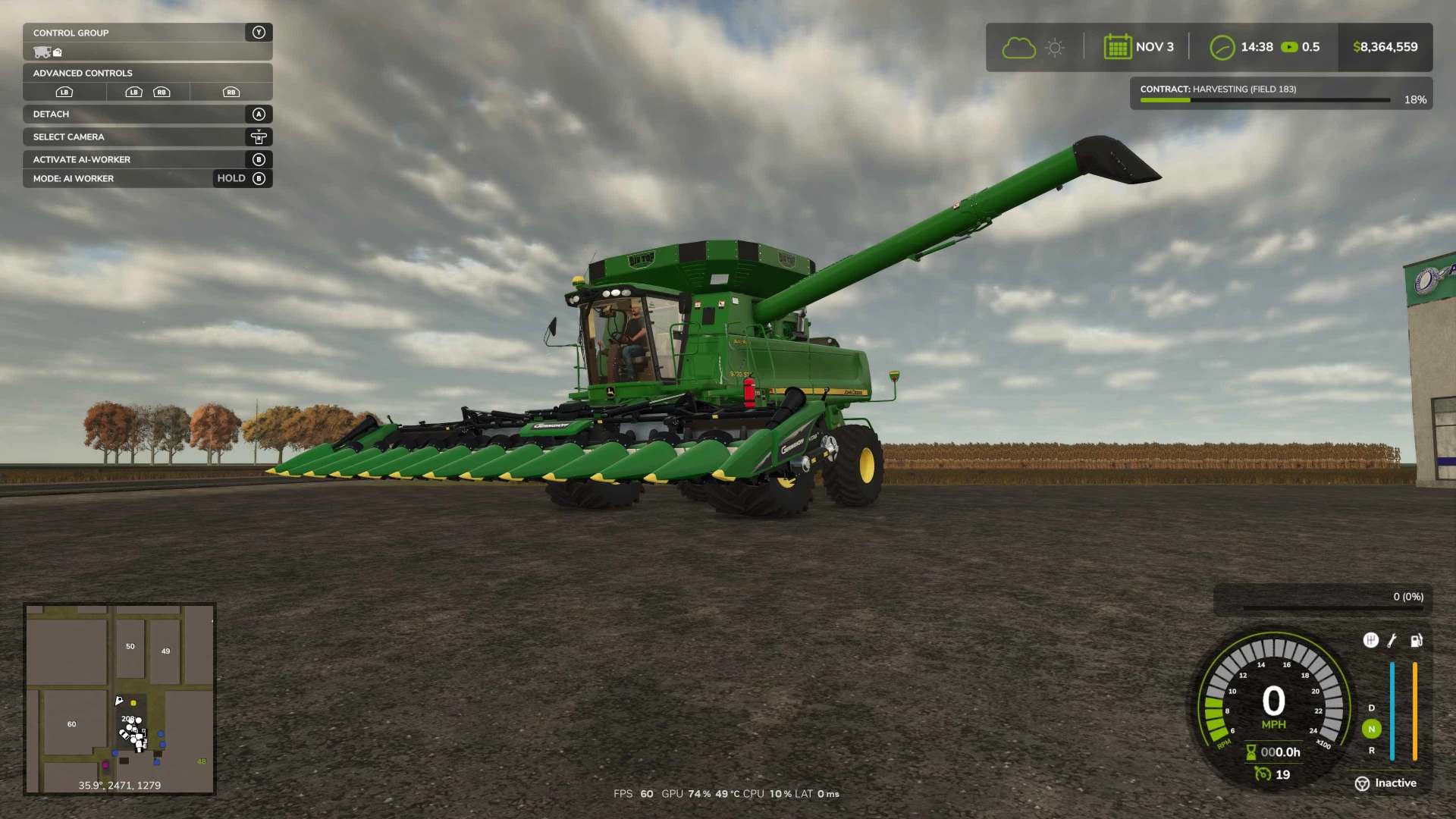
Task: Toggle the Mode: AI Worker row
Action: pyautogui.click(x=147, y=178)
